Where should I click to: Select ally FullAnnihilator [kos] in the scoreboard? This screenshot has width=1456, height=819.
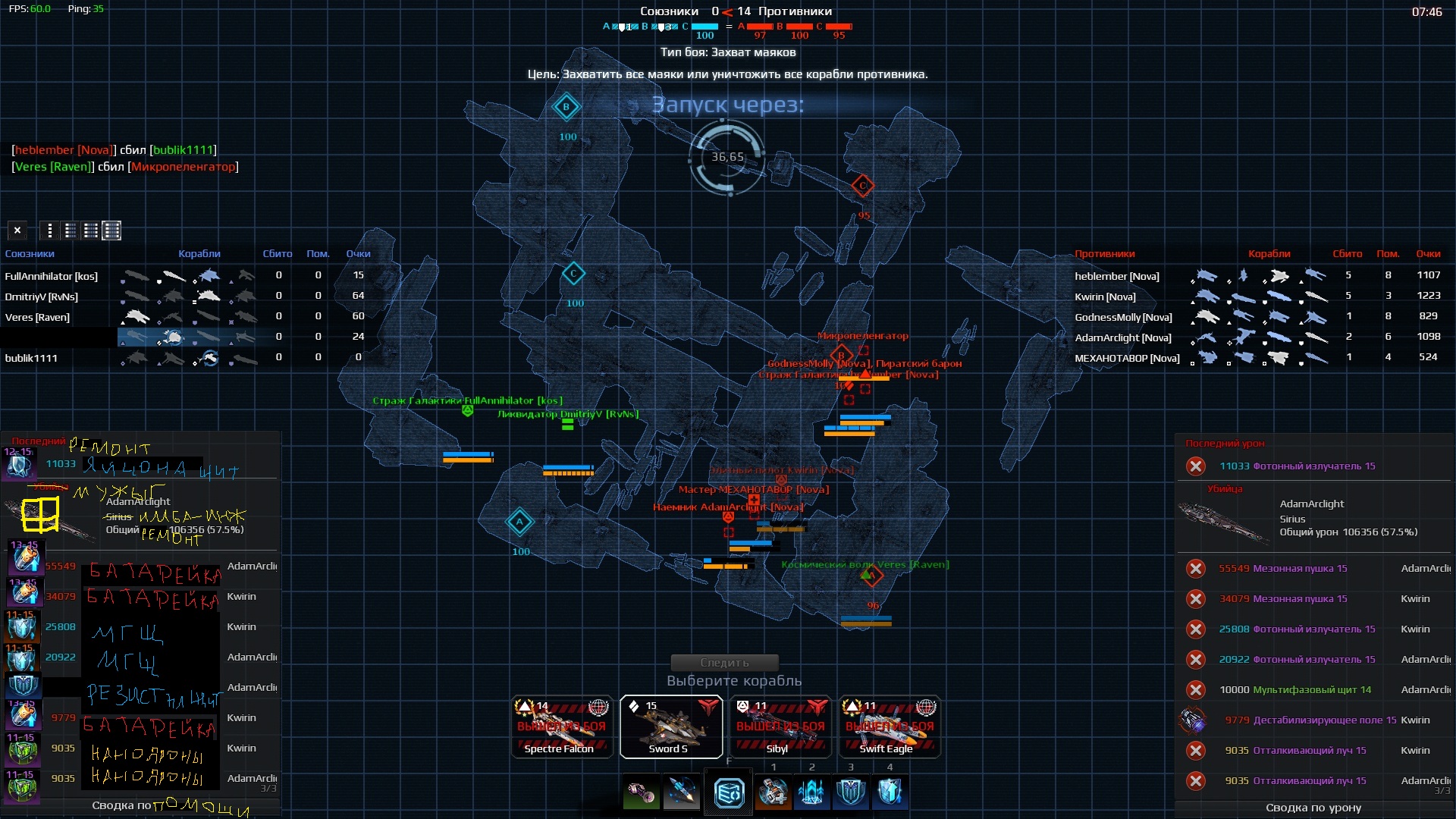pyautogui.click(x=52, y=276)
